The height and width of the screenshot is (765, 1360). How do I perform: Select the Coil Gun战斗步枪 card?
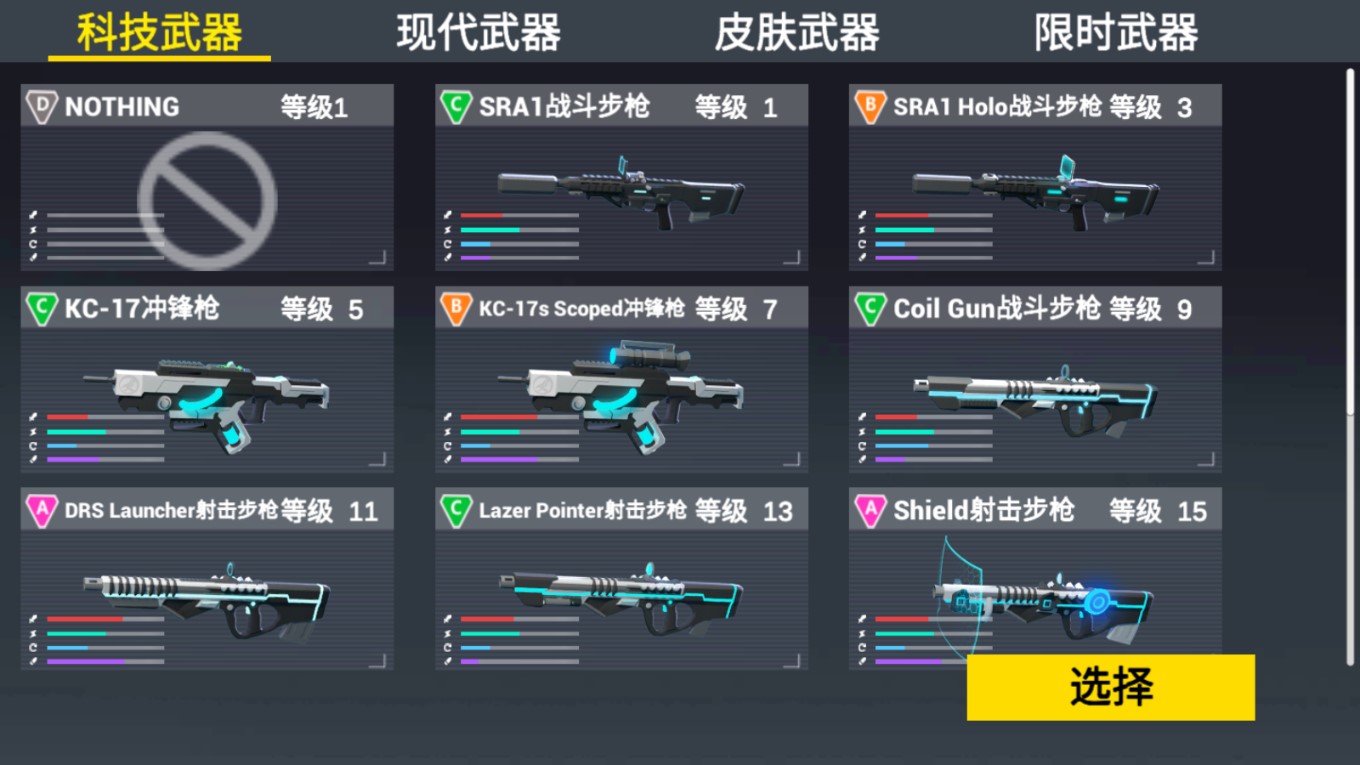coord(1035,380)
